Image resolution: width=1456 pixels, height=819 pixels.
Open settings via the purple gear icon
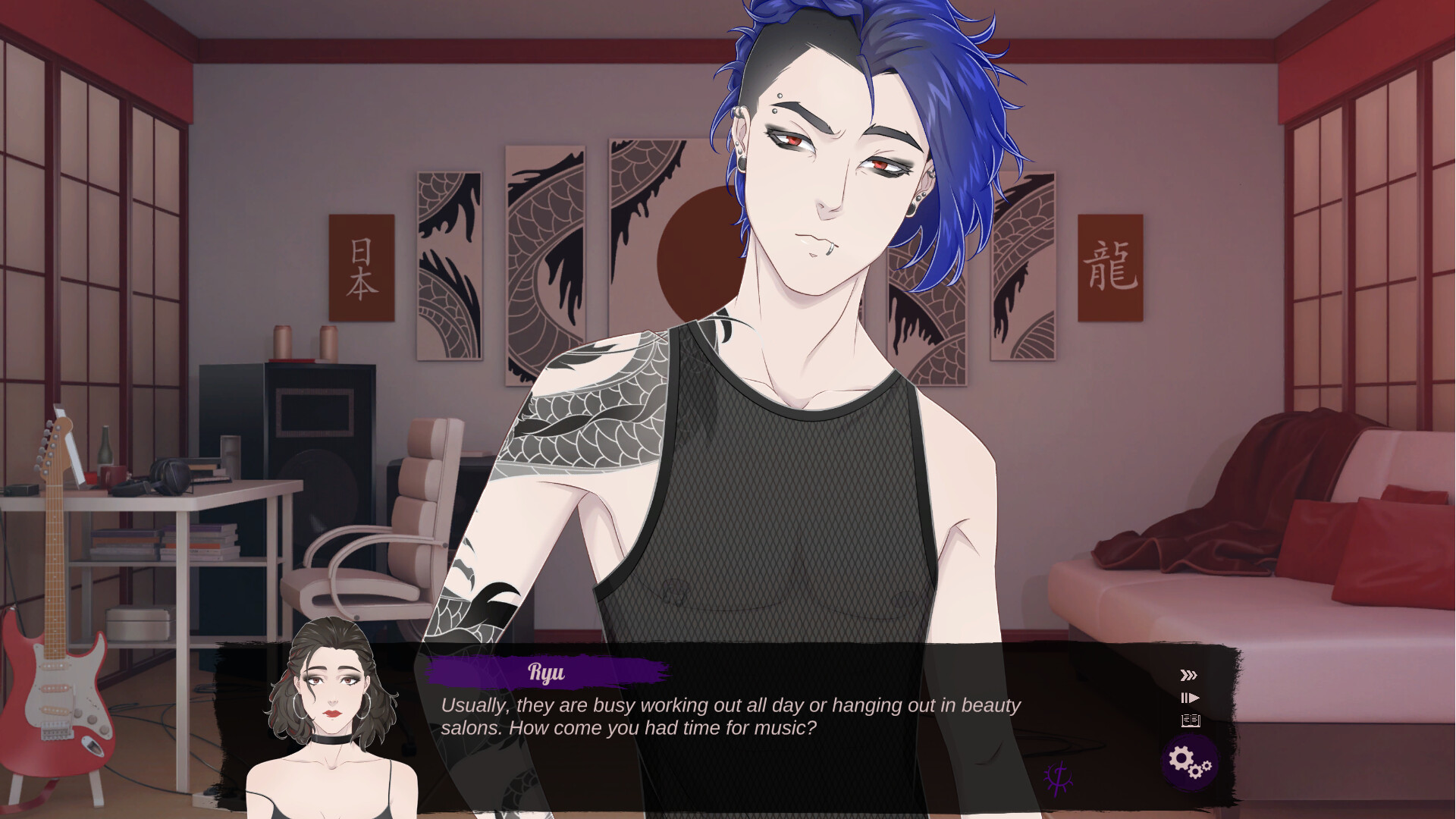[x=1188, y=763]
